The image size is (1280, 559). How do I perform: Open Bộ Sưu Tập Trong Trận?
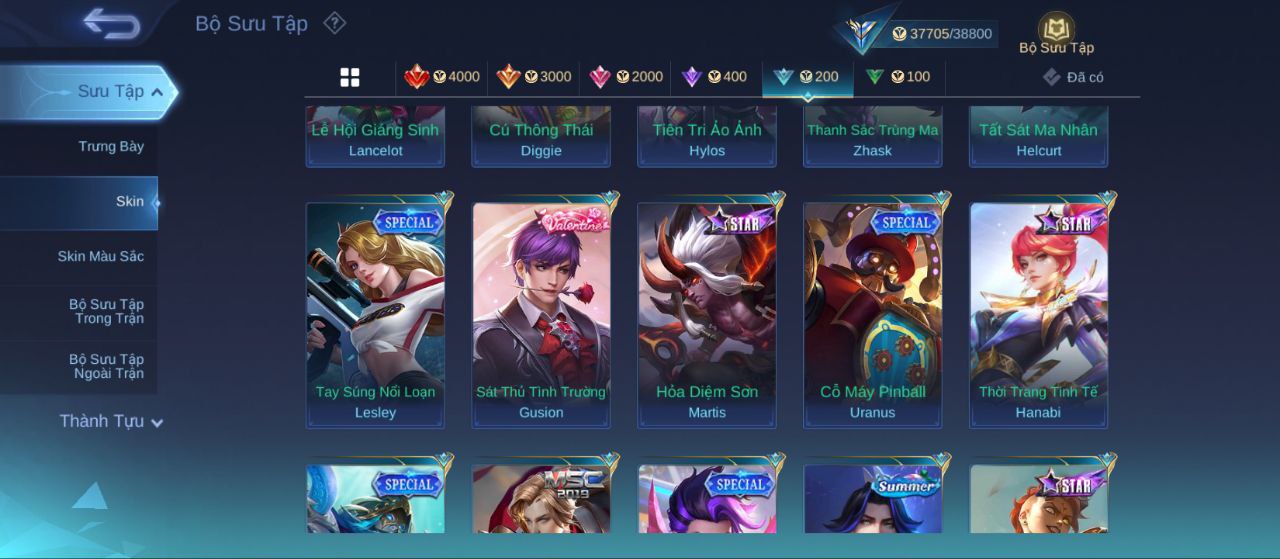106,312
